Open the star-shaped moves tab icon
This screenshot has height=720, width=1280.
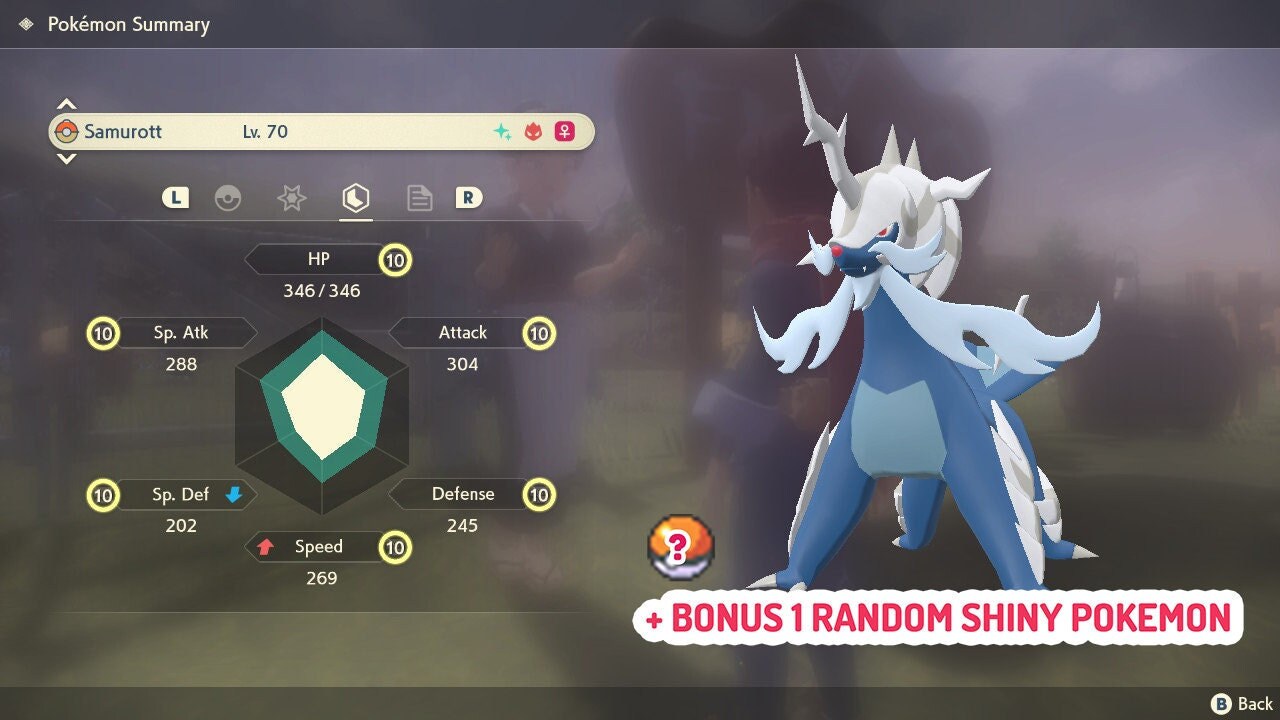pyautogui.click(x=291, y=198)
